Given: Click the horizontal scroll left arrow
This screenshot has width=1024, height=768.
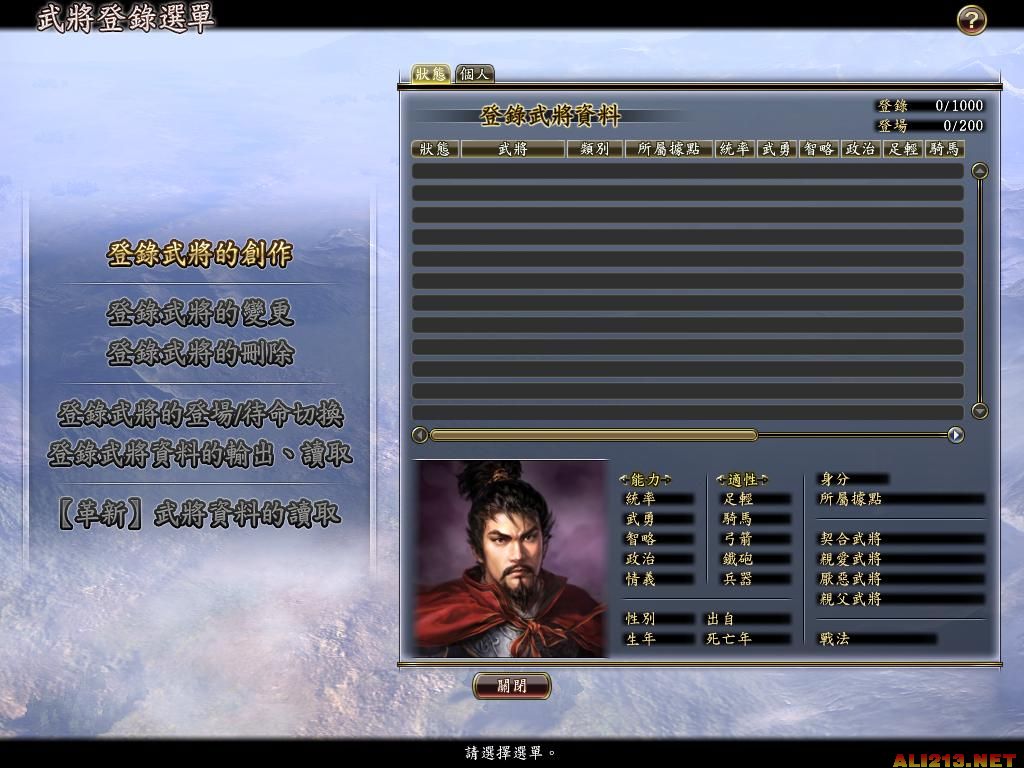Looking at the screenshot, I should pos(420,435).
